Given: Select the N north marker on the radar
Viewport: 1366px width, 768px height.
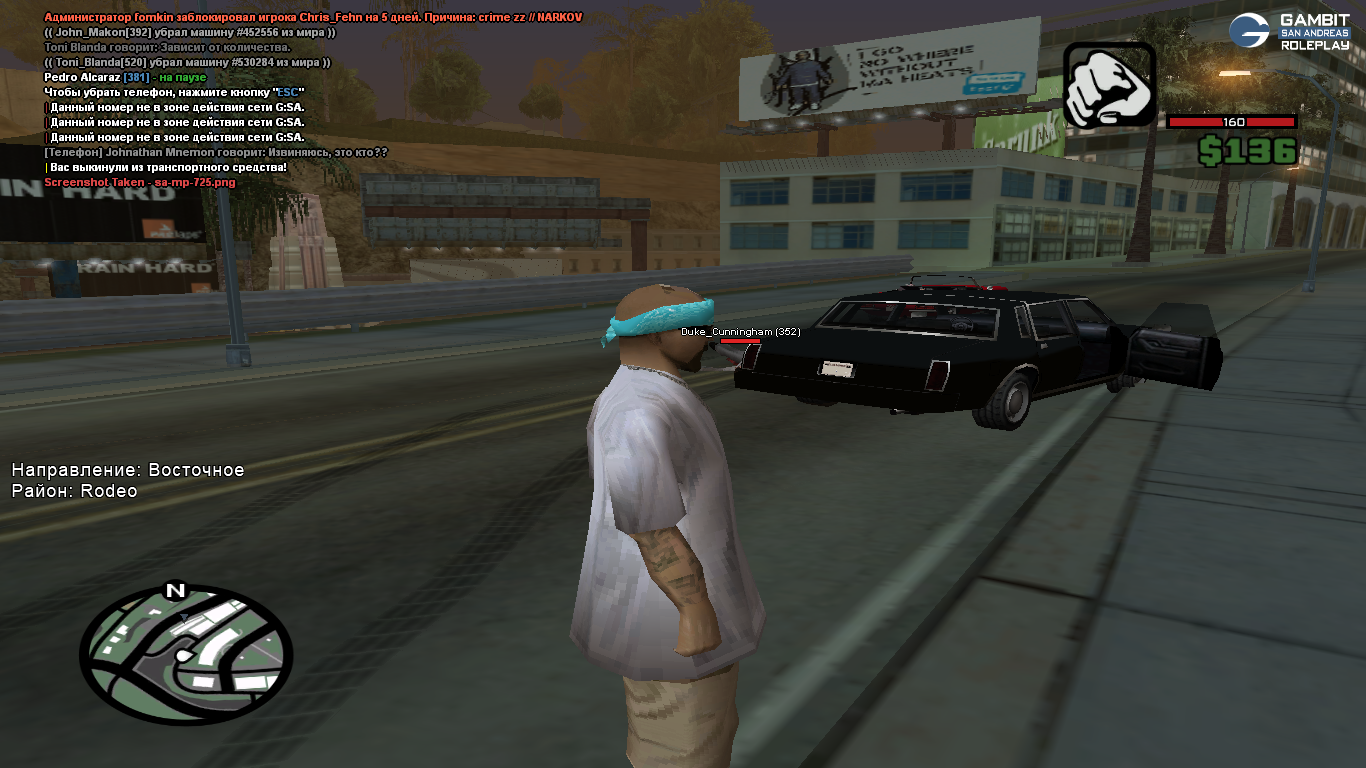Looking at the screenshot, I should (175, 590).
